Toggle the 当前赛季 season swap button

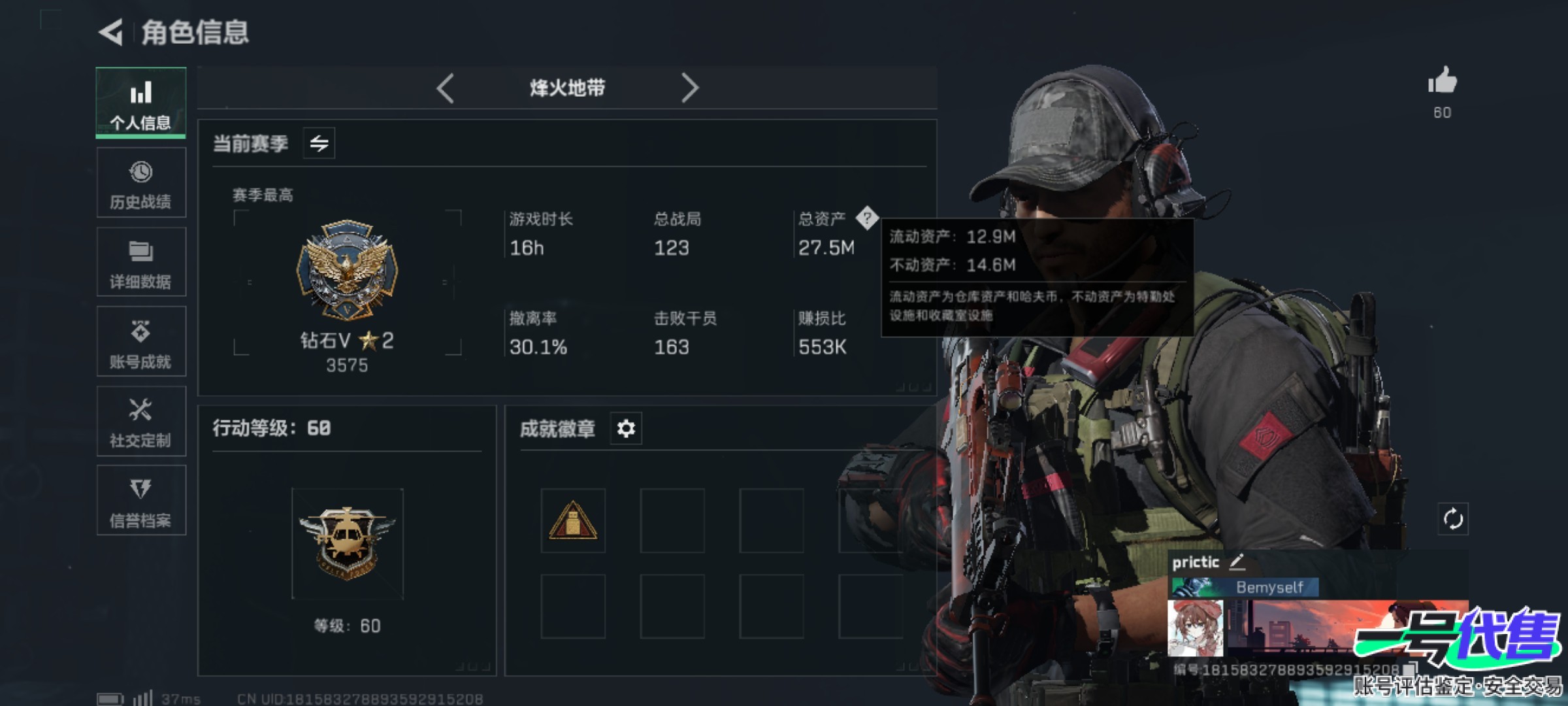pos(319,143)
